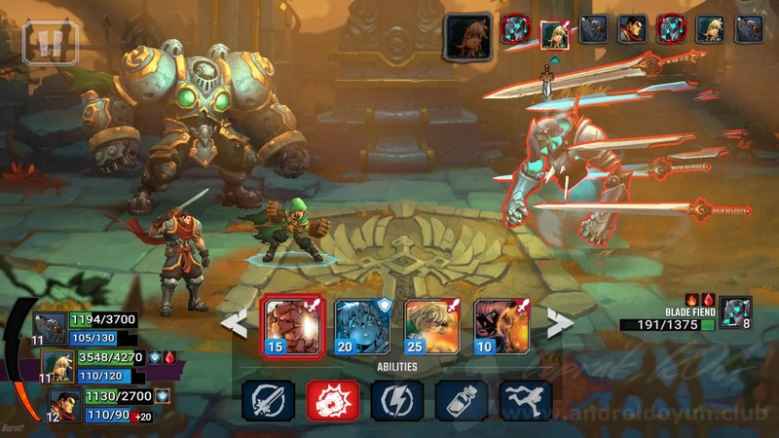Select the blonde hero ability costing 25
The image size is (779, 438).
432,327
